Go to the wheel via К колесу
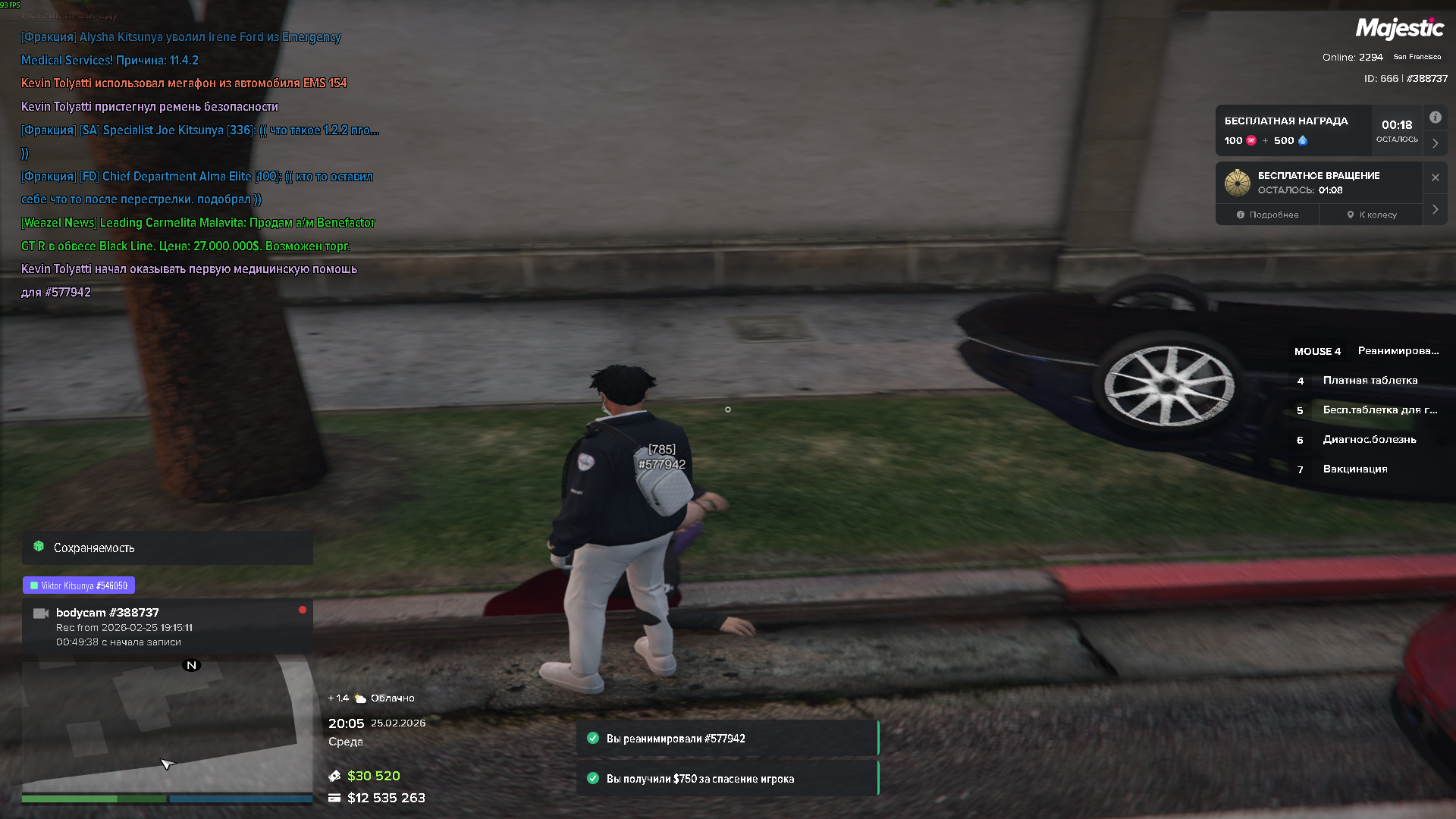This screenshot has height=819, width=1456. (x=1372, y=215)
